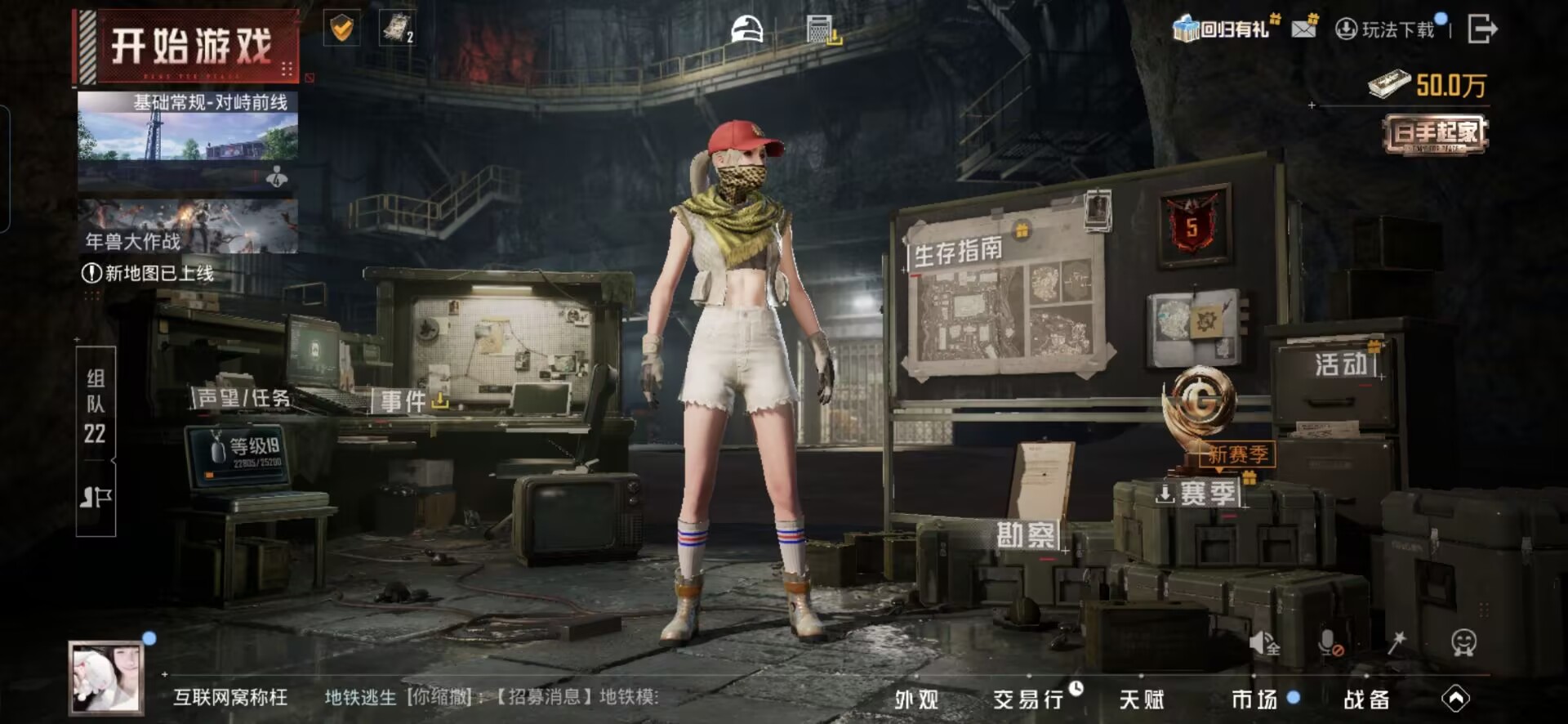The height and width of the screenshot is (724, 1568).
Task: Switch to the 外观 appearance tab
Action: 916,699
